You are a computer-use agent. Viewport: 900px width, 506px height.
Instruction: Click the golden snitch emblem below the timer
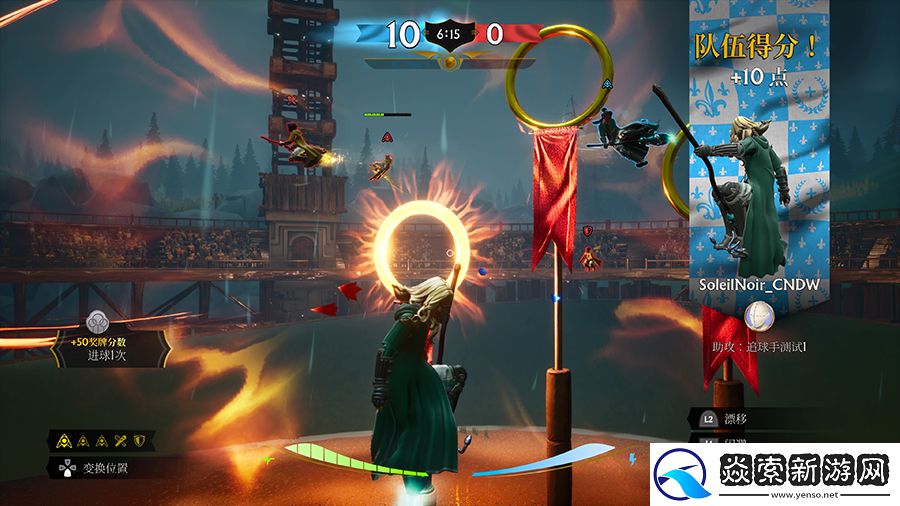point(450,62)
